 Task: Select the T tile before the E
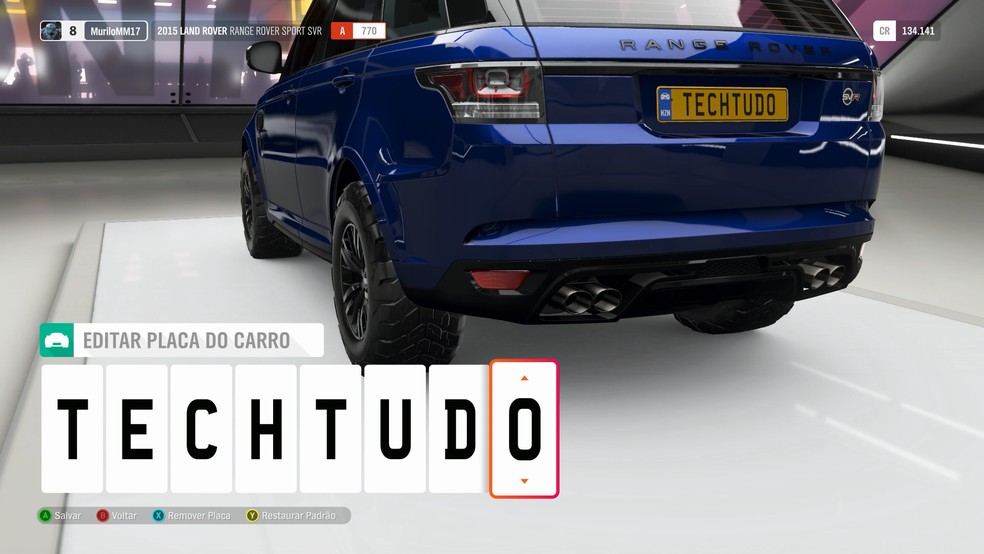(x=72, y=428)
